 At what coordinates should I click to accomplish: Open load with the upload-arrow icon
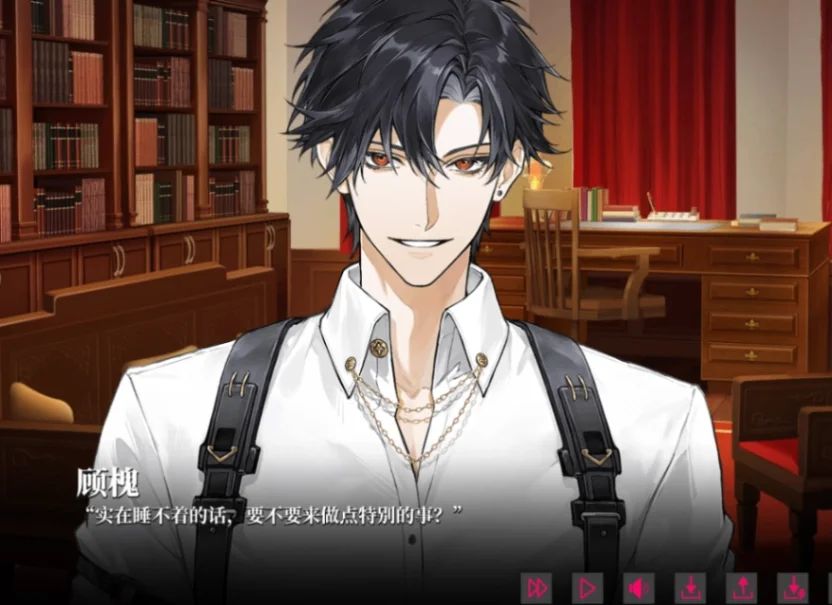741,587
